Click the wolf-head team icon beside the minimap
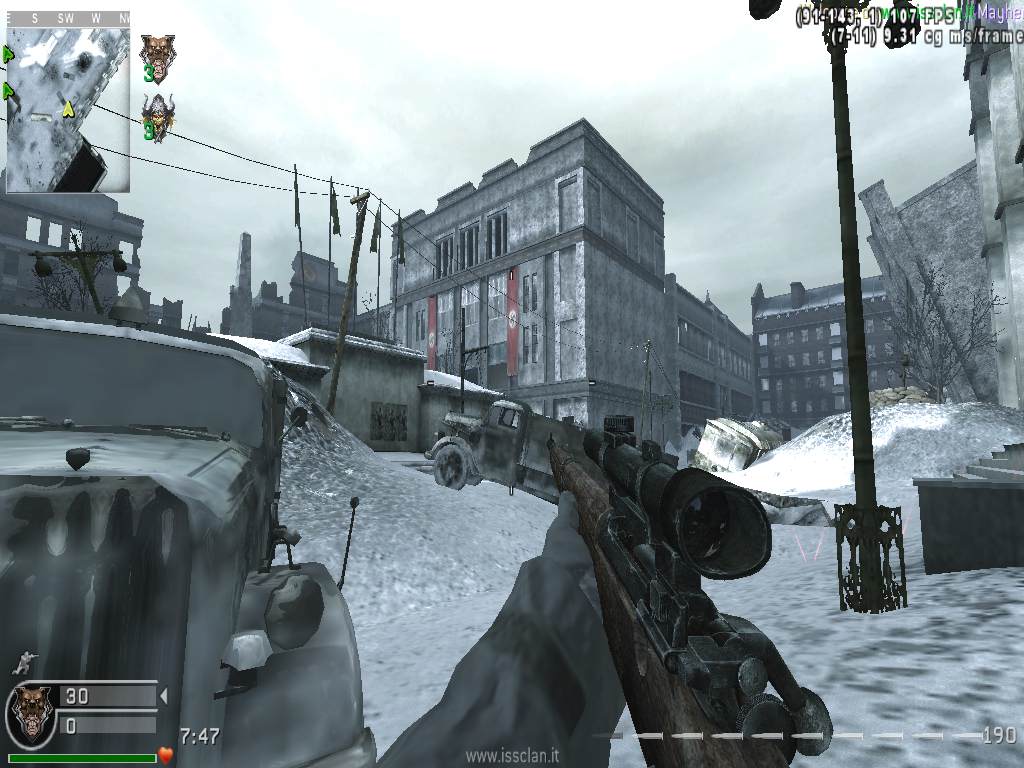1024x768 pixels. coord(155,55)
